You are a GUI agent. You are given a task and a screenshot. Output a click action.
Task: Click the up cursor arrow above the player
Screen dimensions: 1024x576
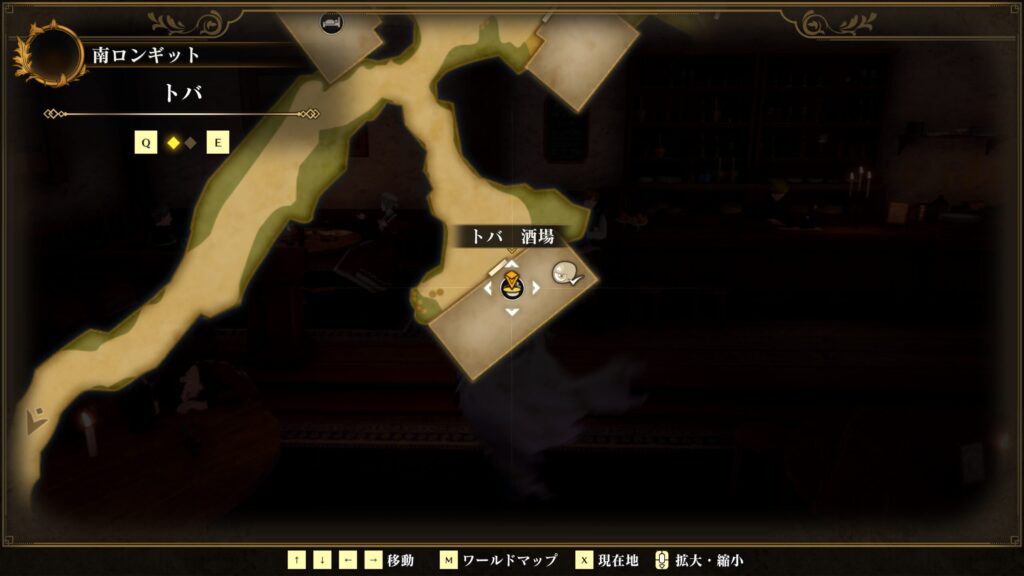click(511, 265)
